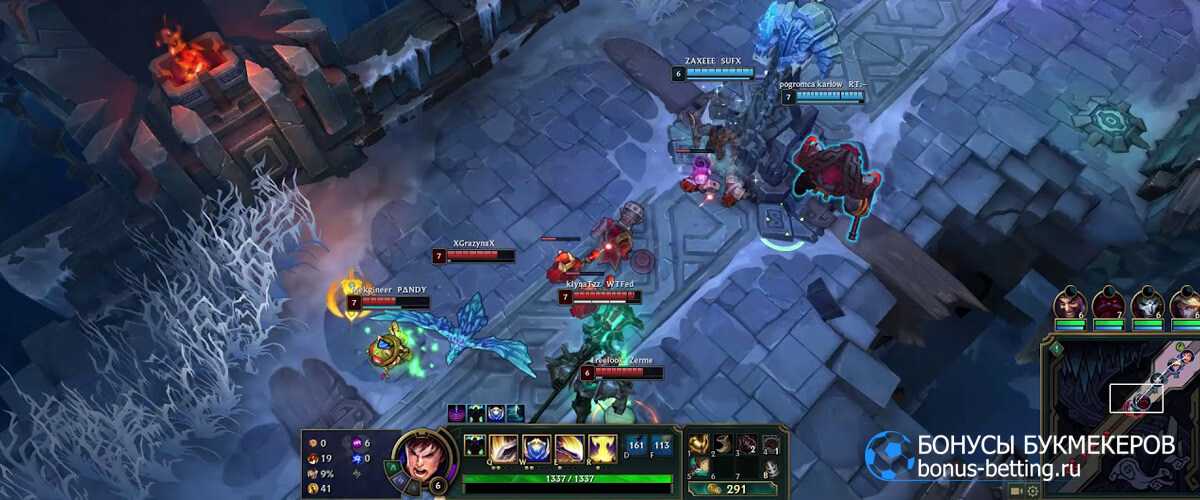Toggle the camera icon beside the gear

click(x=1016, y=491)
